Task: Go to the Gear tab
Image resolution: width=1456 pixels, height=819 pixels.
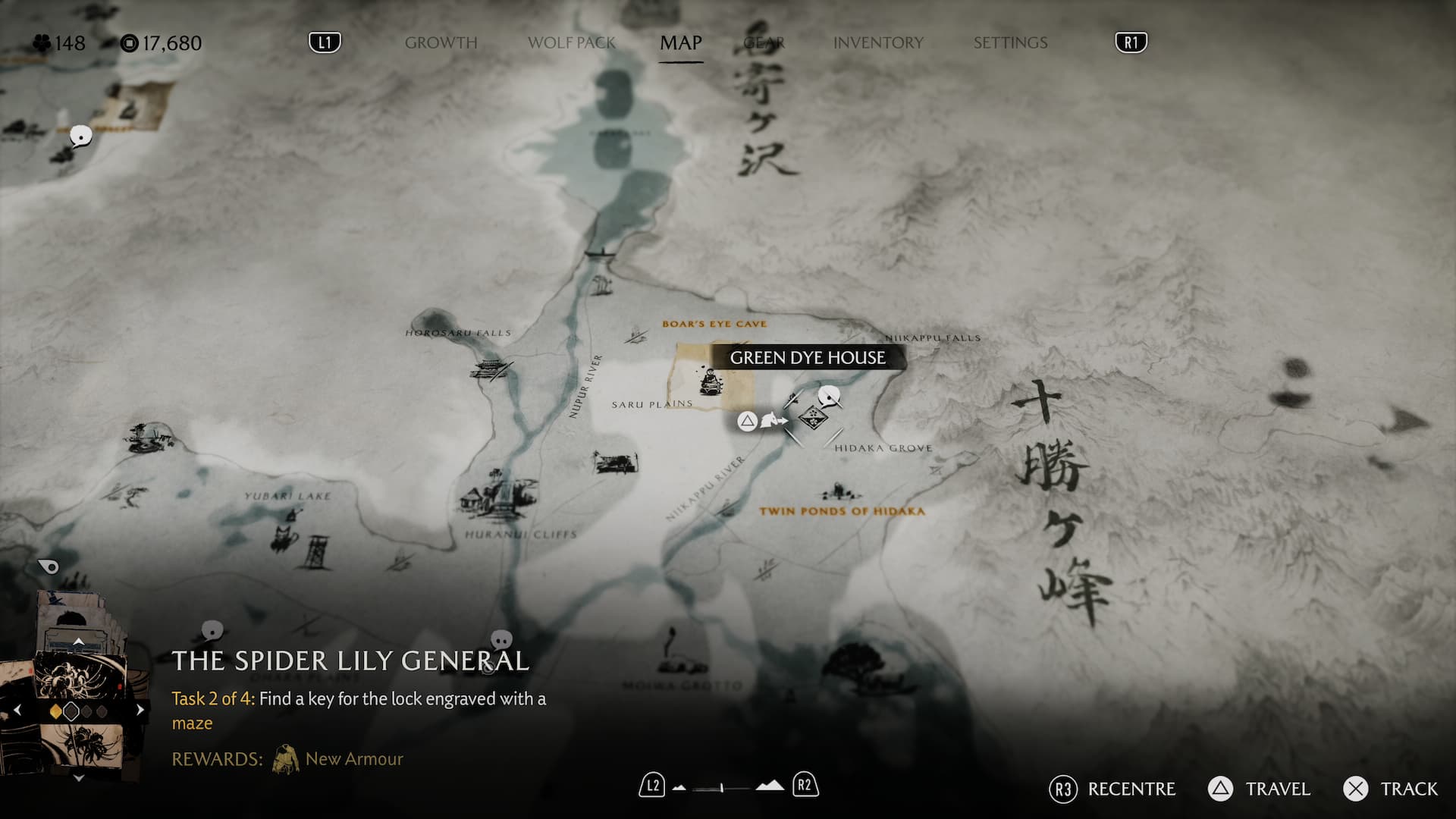Action: (x=764, y=42)
